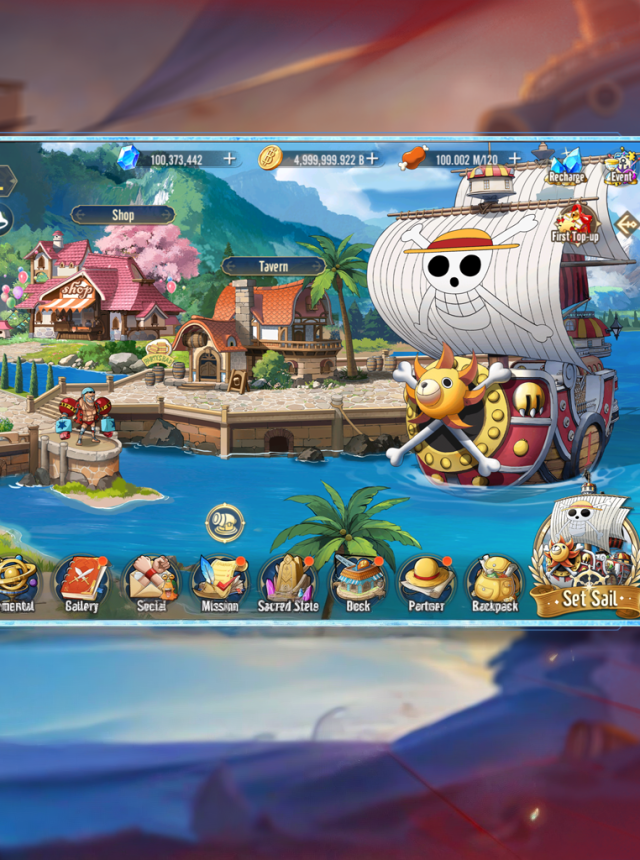The width and height of the screenshot is (640, 860).
Task: Enter the Tavern
Action: tap(272, 266)
